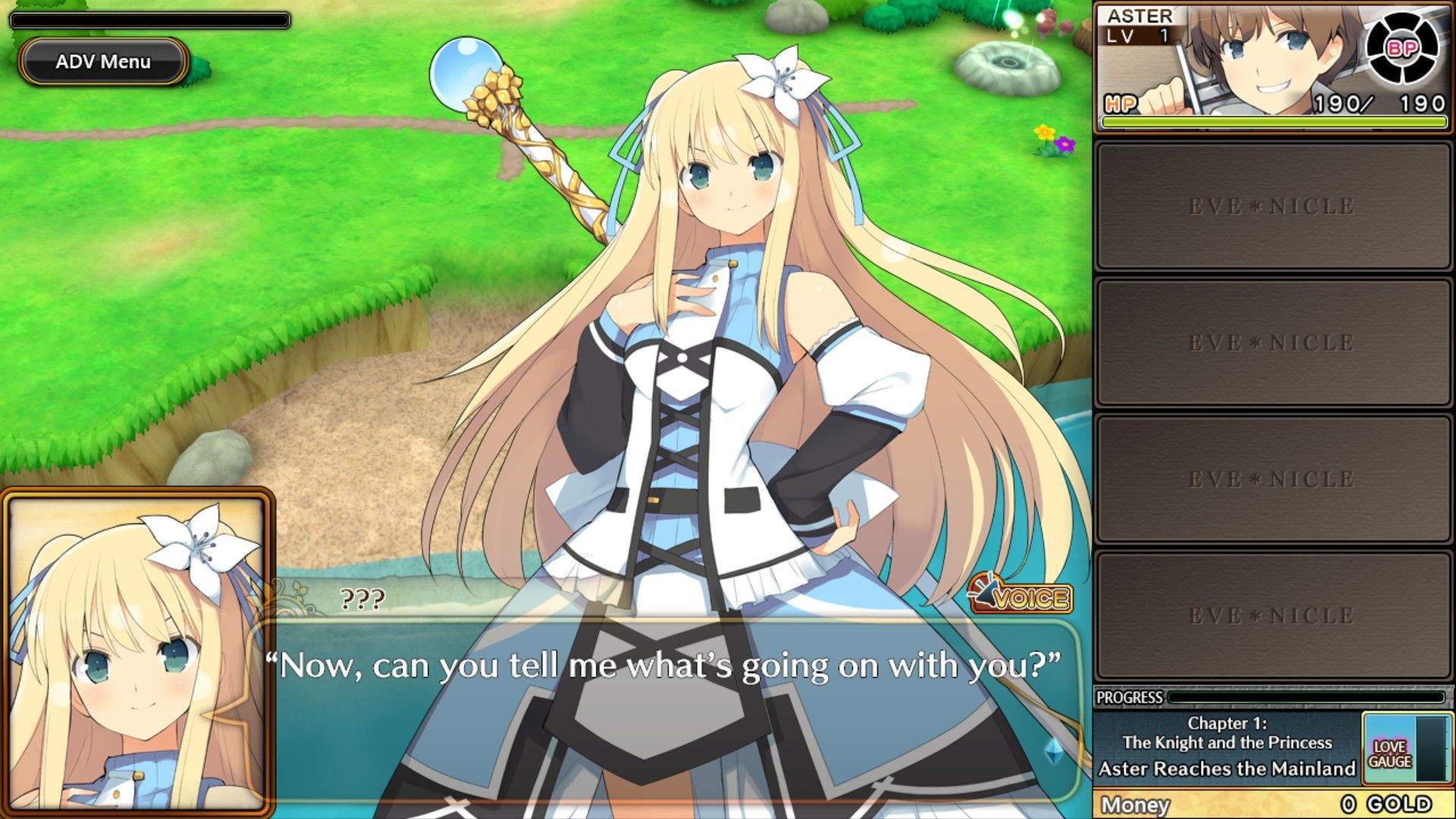Enable the first empty EVE*NICLE party slot
The image size is (1456, 819).
1272,203
